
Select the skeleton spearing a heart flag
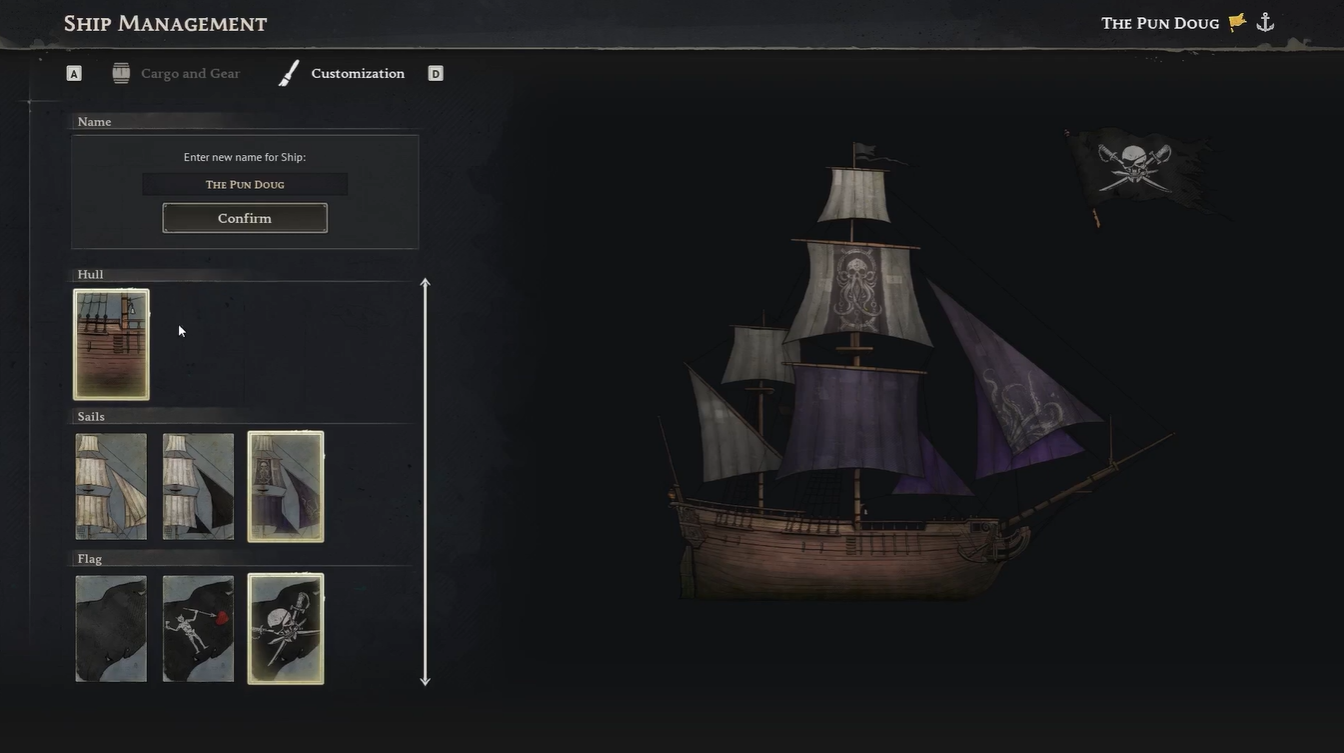[198, 628]
